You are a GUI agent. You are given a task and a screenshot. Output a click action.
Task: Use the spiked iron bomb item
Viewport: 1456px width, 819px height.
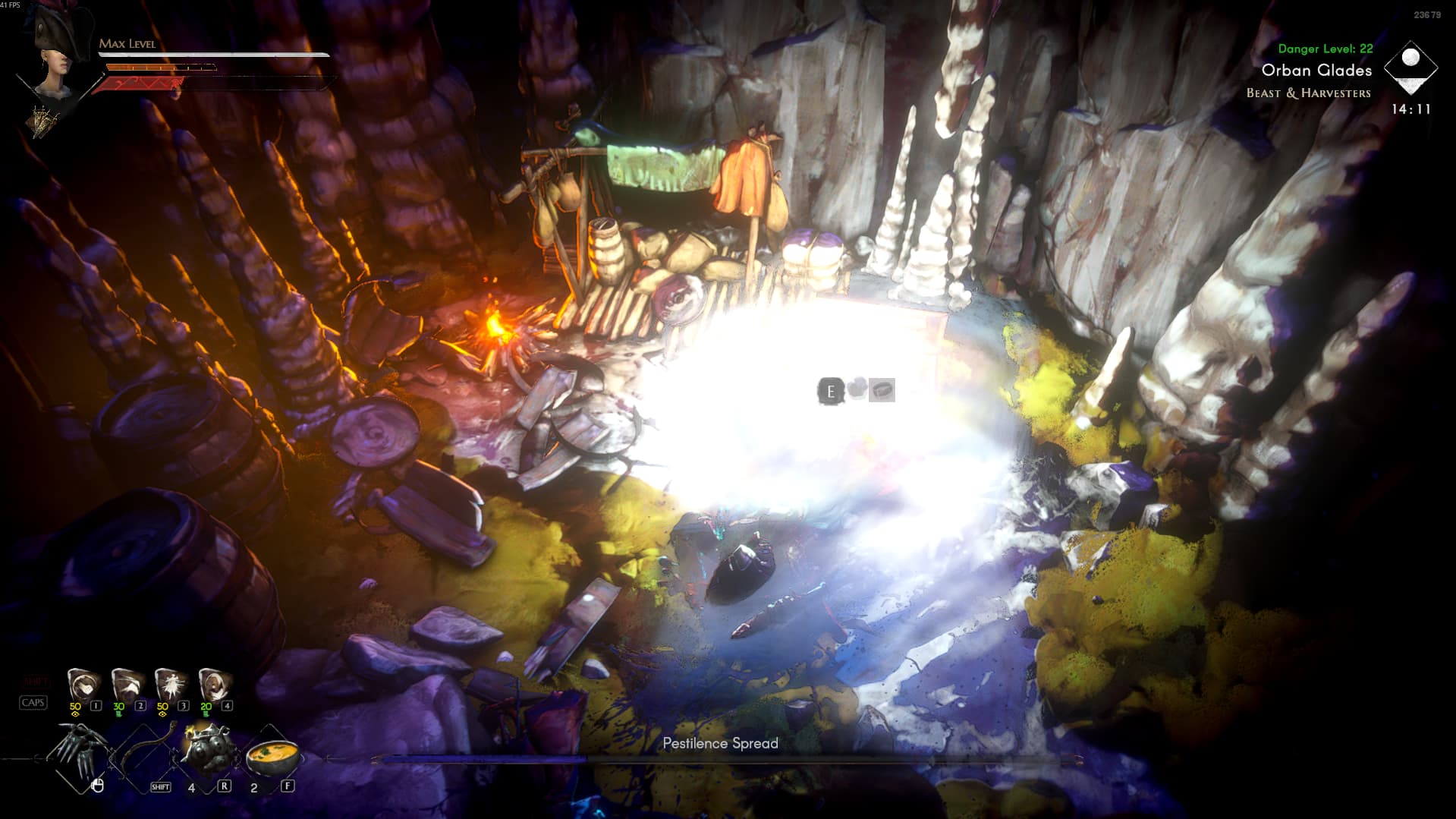[x=208, y=750]
